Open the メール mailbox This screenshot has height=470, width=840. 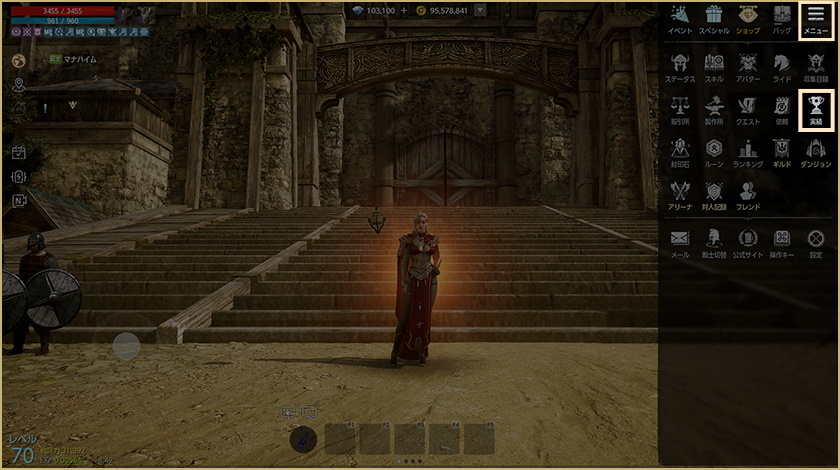680,242
